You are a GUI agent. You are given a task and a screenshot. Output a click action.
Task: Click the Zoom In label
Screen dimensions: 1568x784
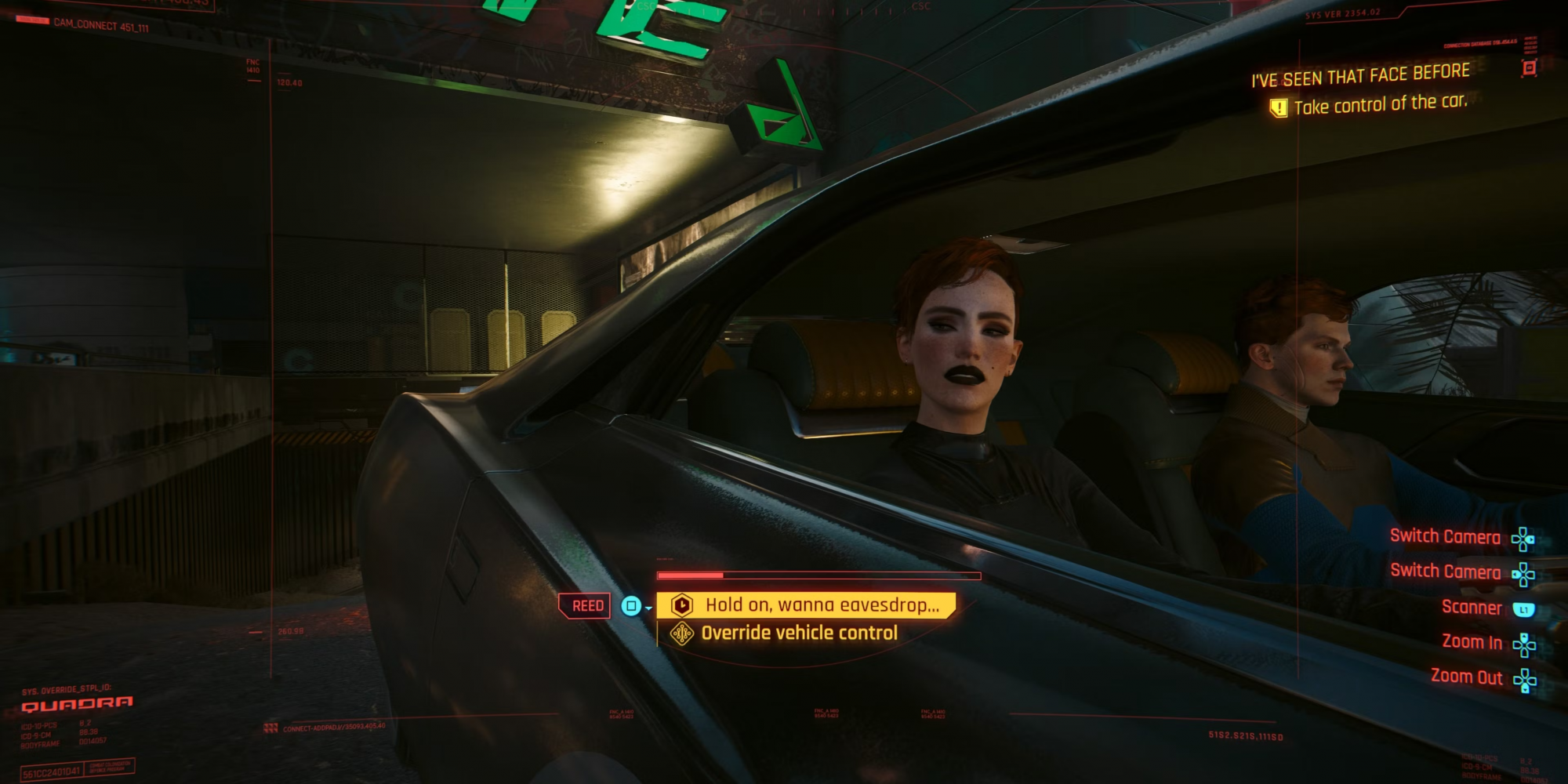pos(1472,642)
